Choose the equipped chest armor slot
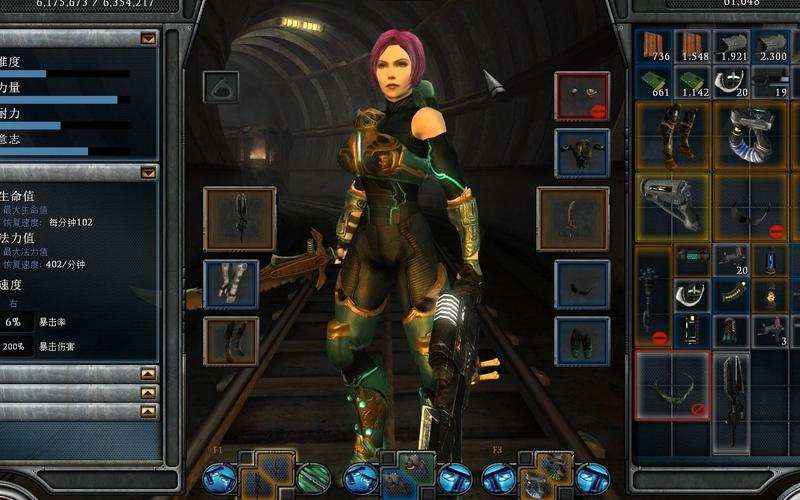The height and width of the screenshot is (500, 800). pos(582,152)
